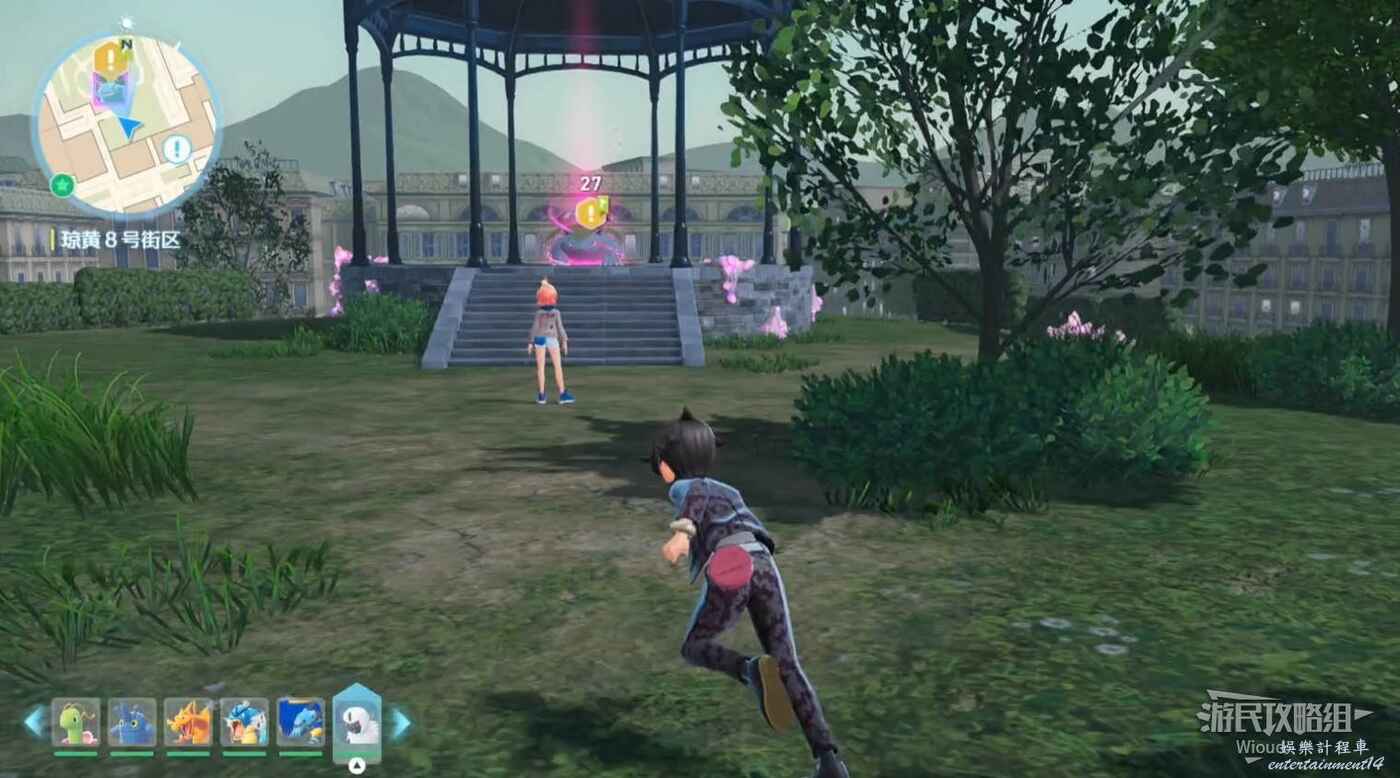Cycle party right with the right arrow
Viewport: 1400px width, 778px height.
tap(400, 723)
